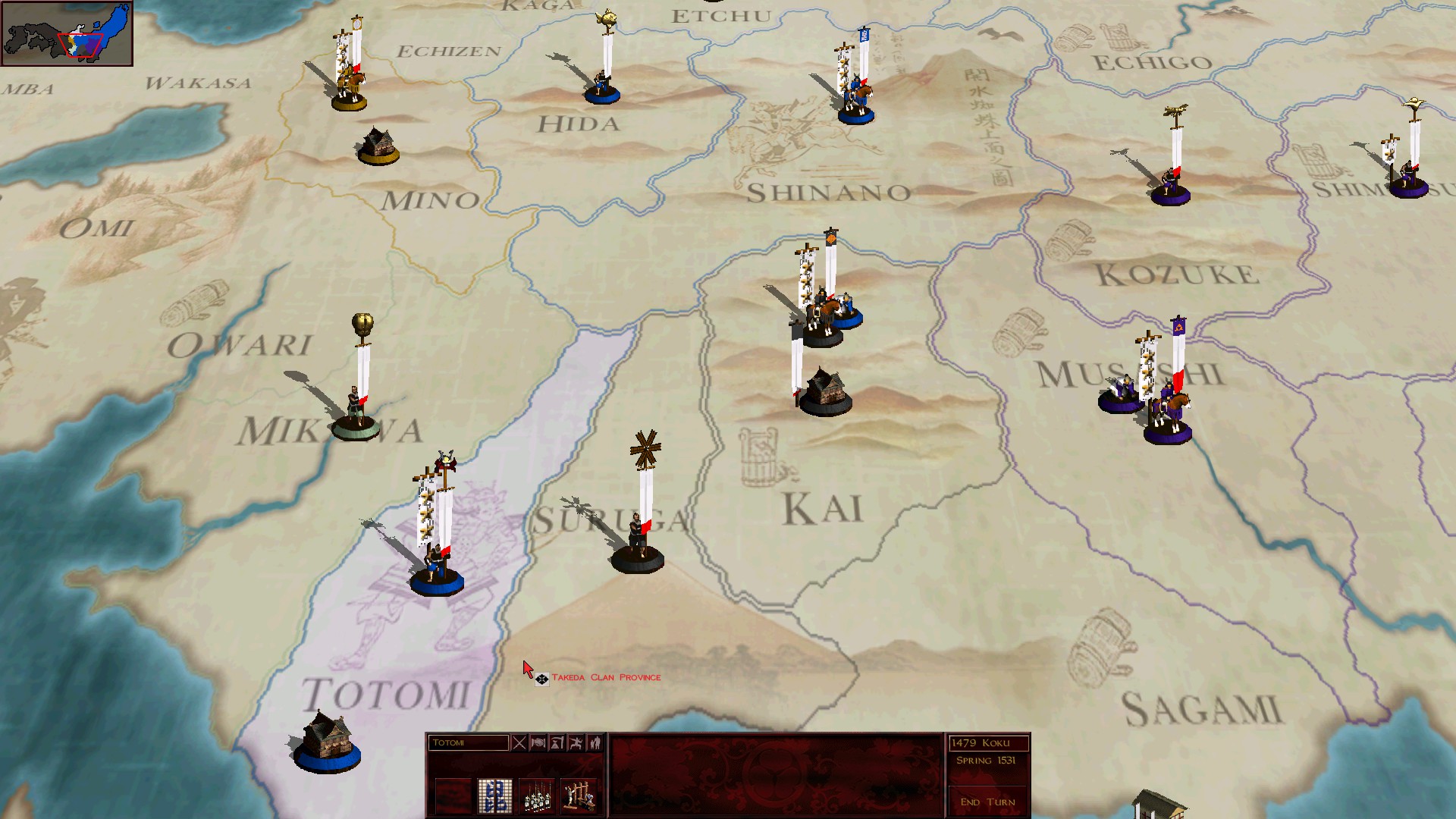Click the Totomi province name field

coord(468,743)
